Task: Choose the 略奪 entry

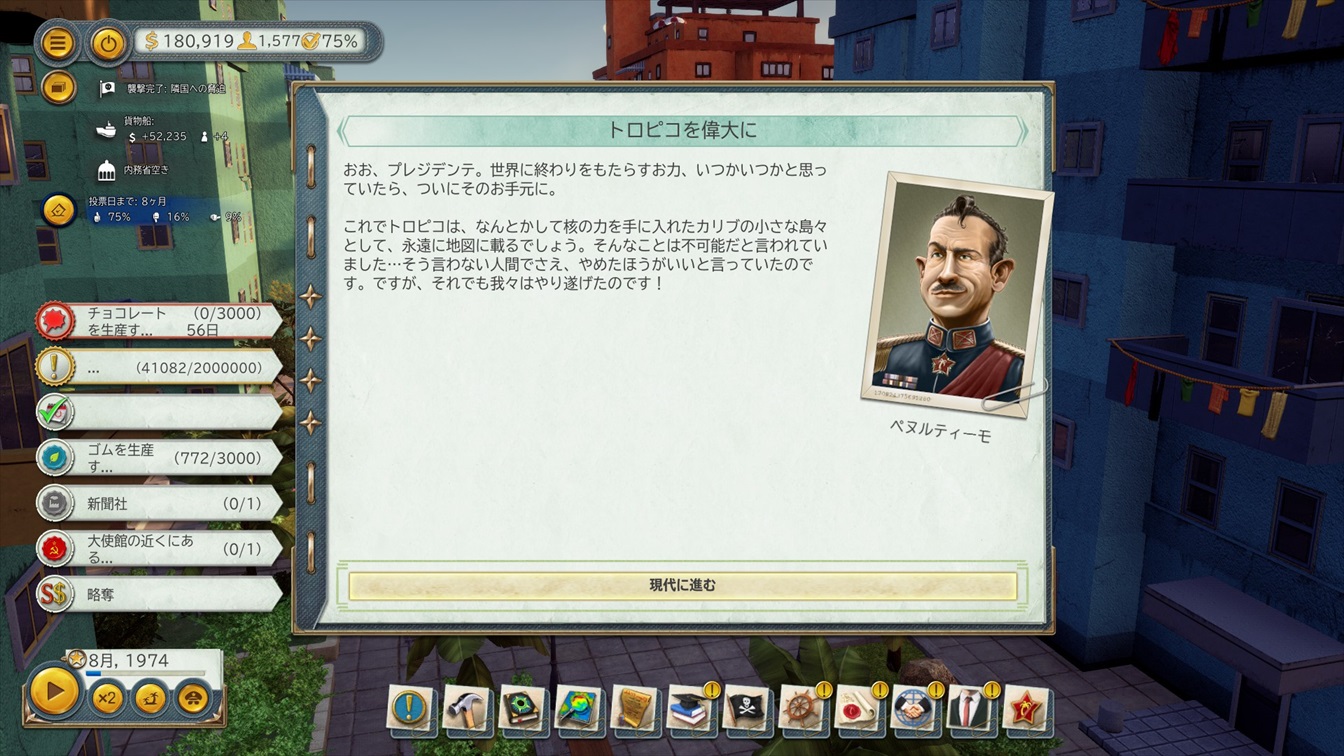Action: pyautogui.click(x=160, y=594)
